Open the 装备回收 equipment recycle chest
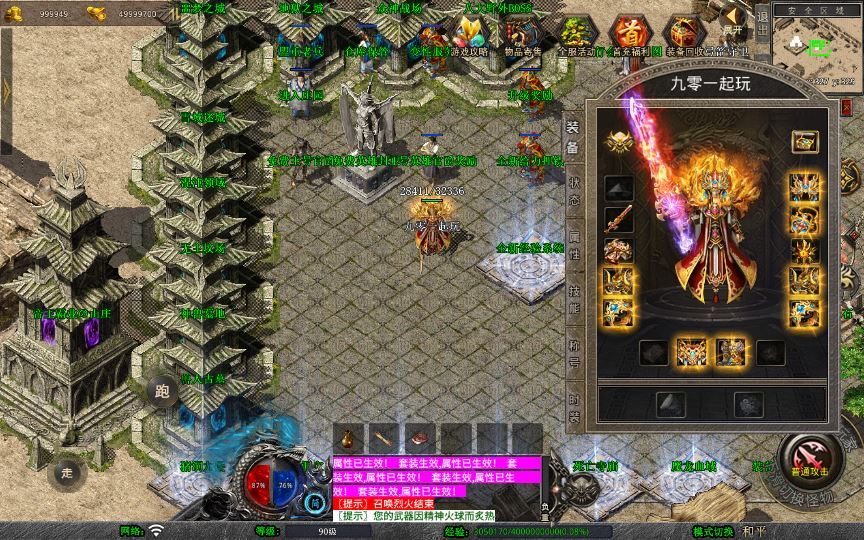Viewport: 864px width, 540px height. pyautogui.click(x=685, y=34)
